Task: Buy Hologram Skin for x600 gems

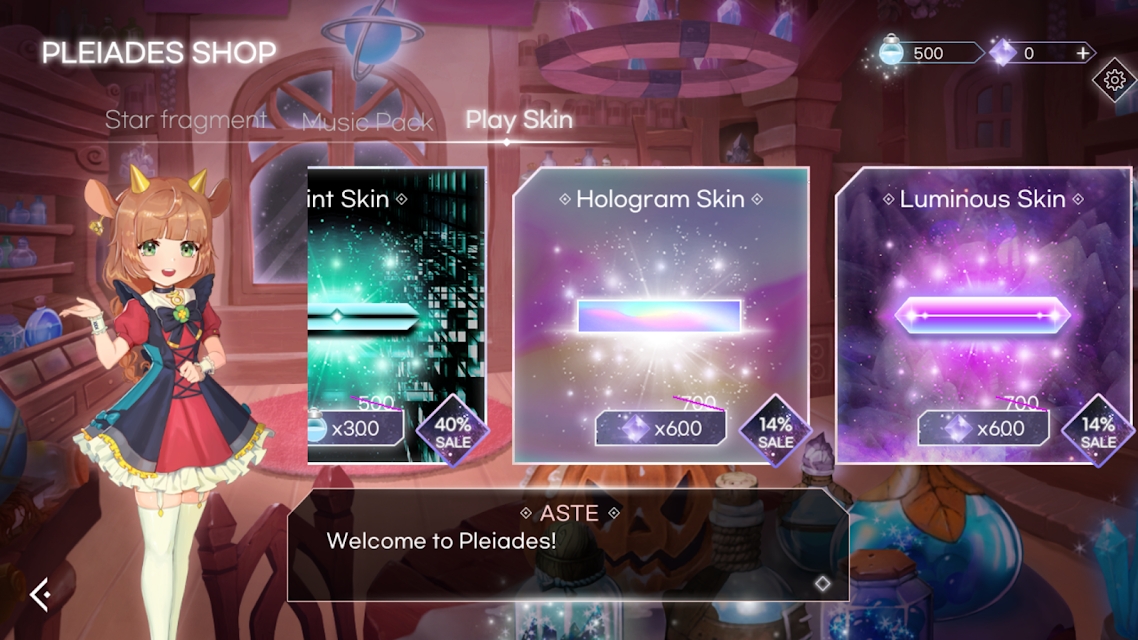Action: click(x=661, y=429)
